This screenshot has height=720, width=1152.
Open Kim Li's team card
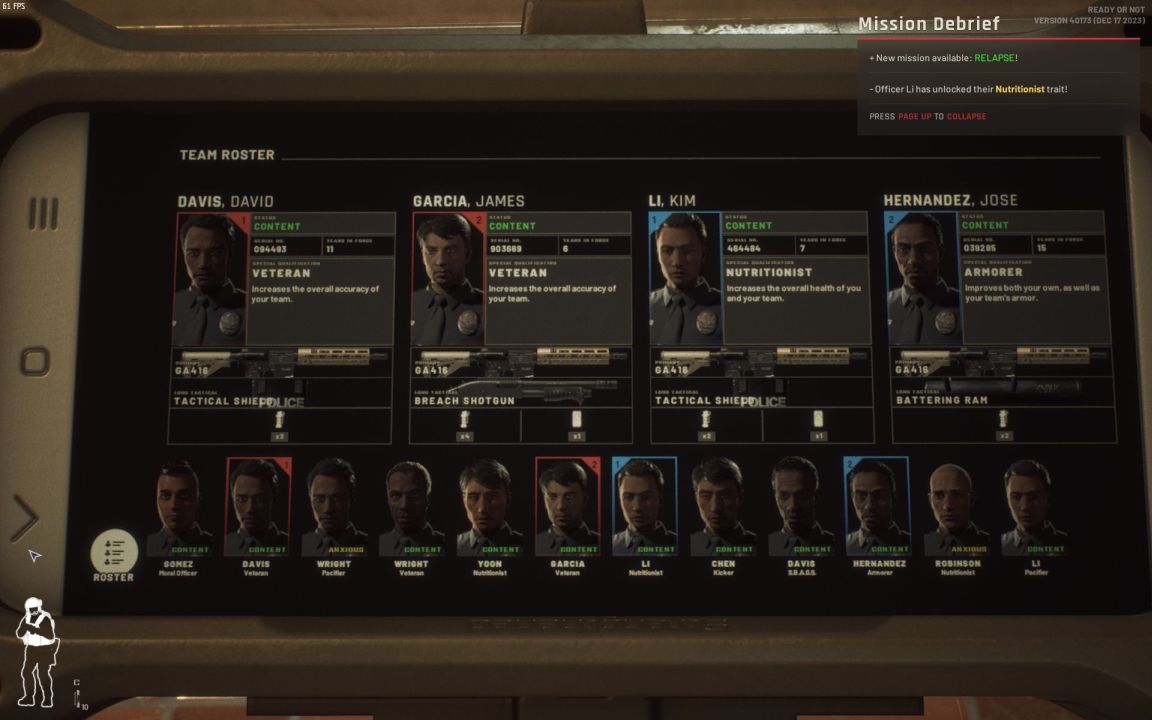tap(761, 278)
